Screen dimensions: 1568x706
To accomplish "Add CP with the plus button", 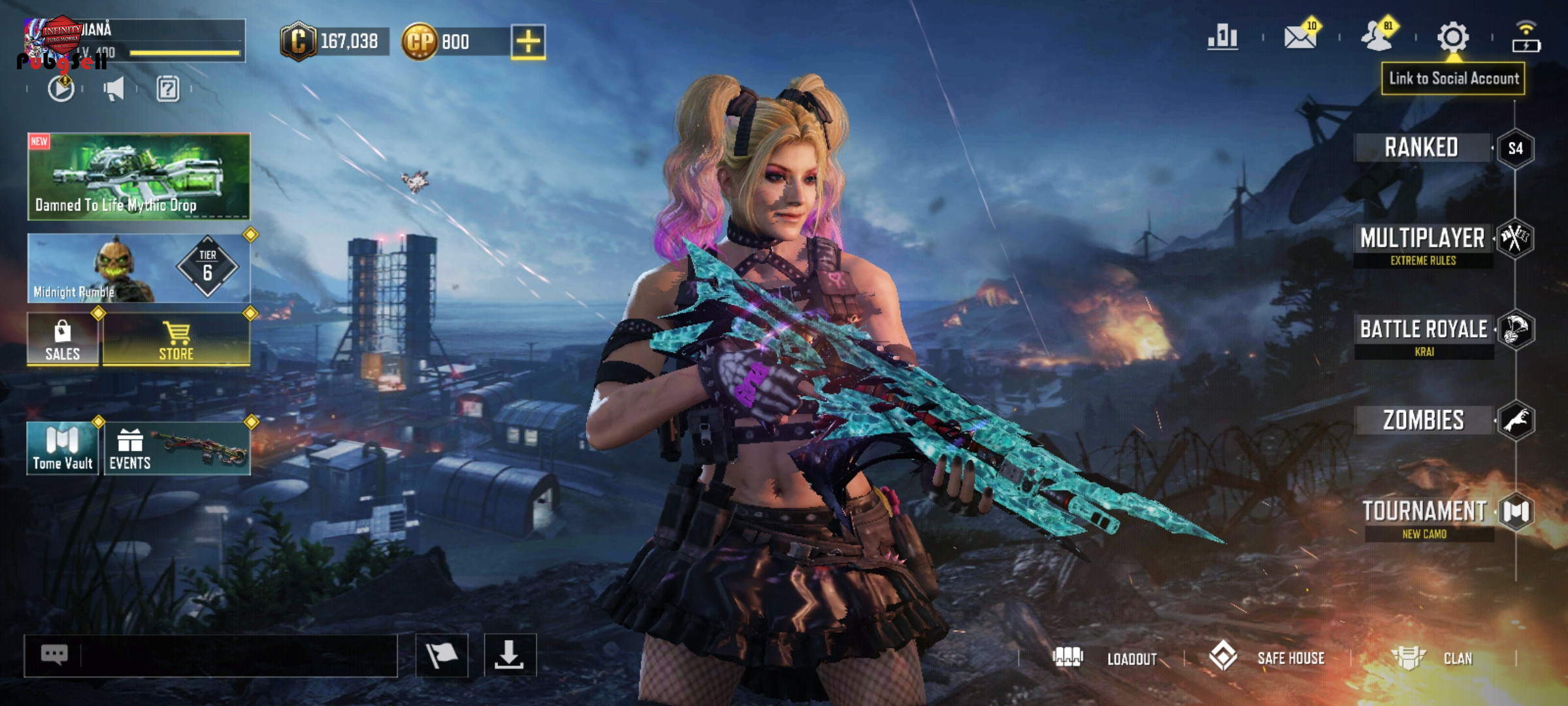I will (x=528, y=42).
